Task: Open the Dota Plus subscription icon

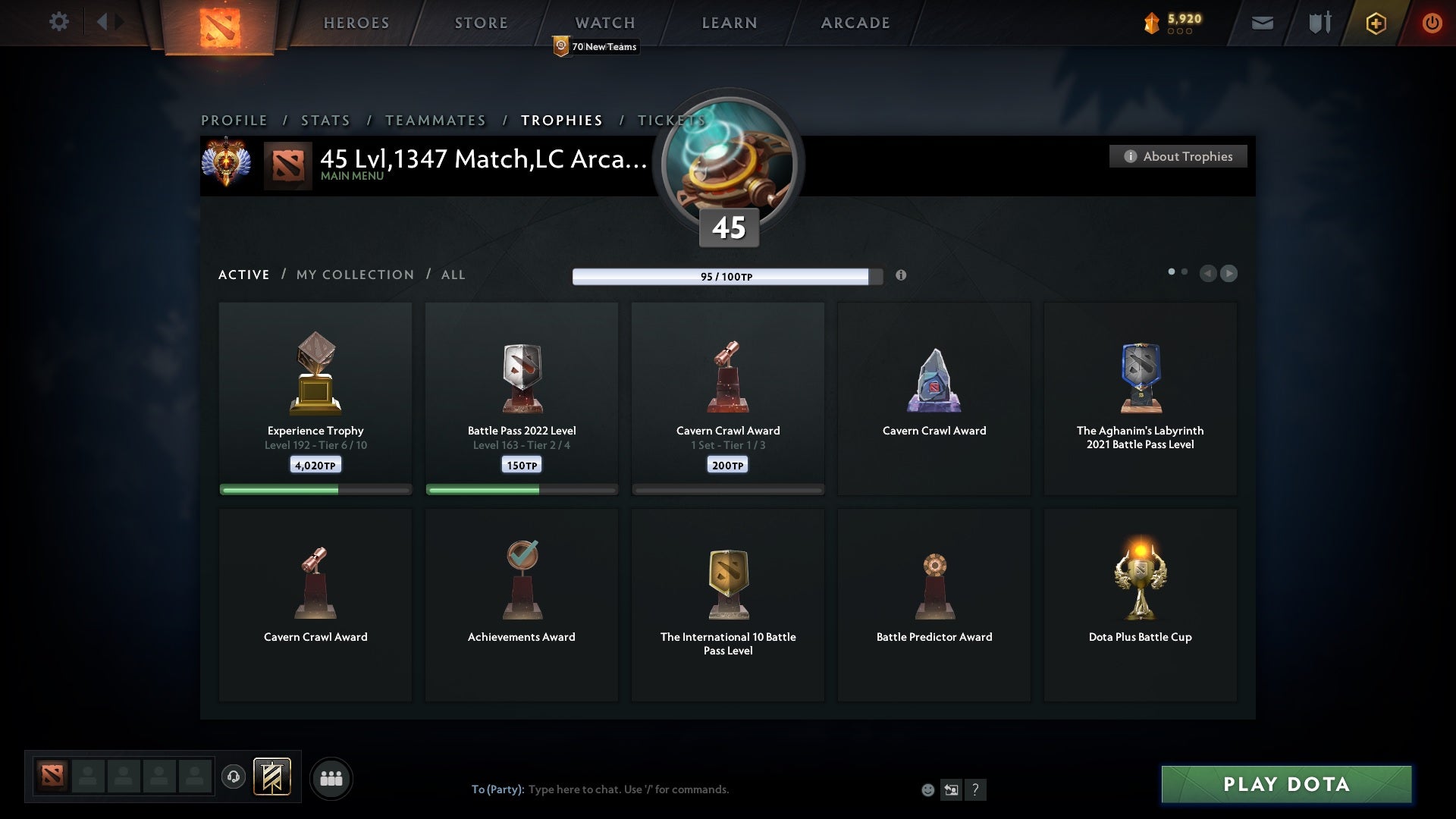Action: [1375, 23]
